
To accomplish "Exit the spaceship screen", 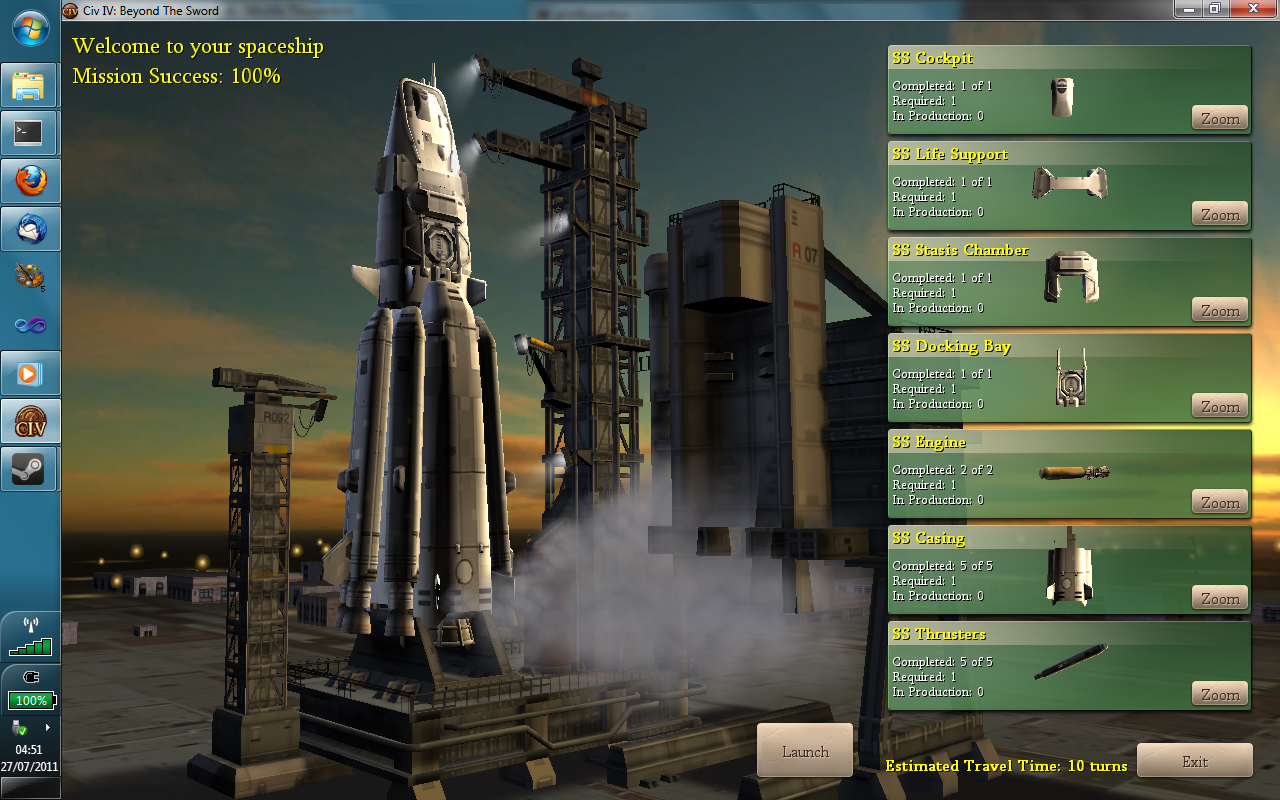I will tap(1194, 761).
